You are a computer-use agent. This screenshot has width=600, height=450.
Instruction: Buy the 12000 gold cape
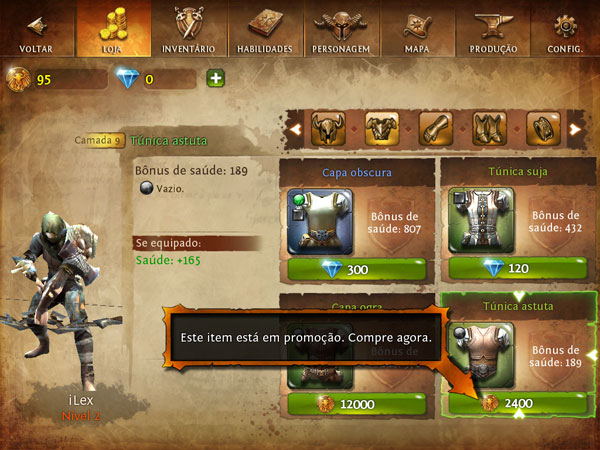(x=359, y=403)
